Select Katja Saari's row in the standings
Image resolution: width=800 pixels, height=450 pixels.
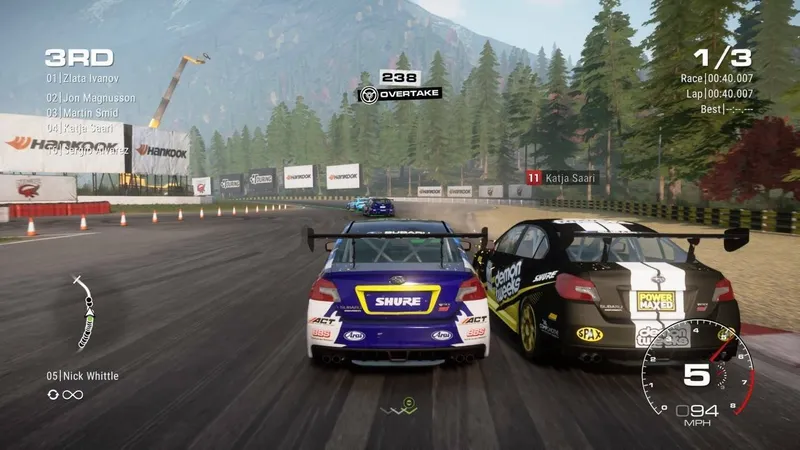(85, 130)
